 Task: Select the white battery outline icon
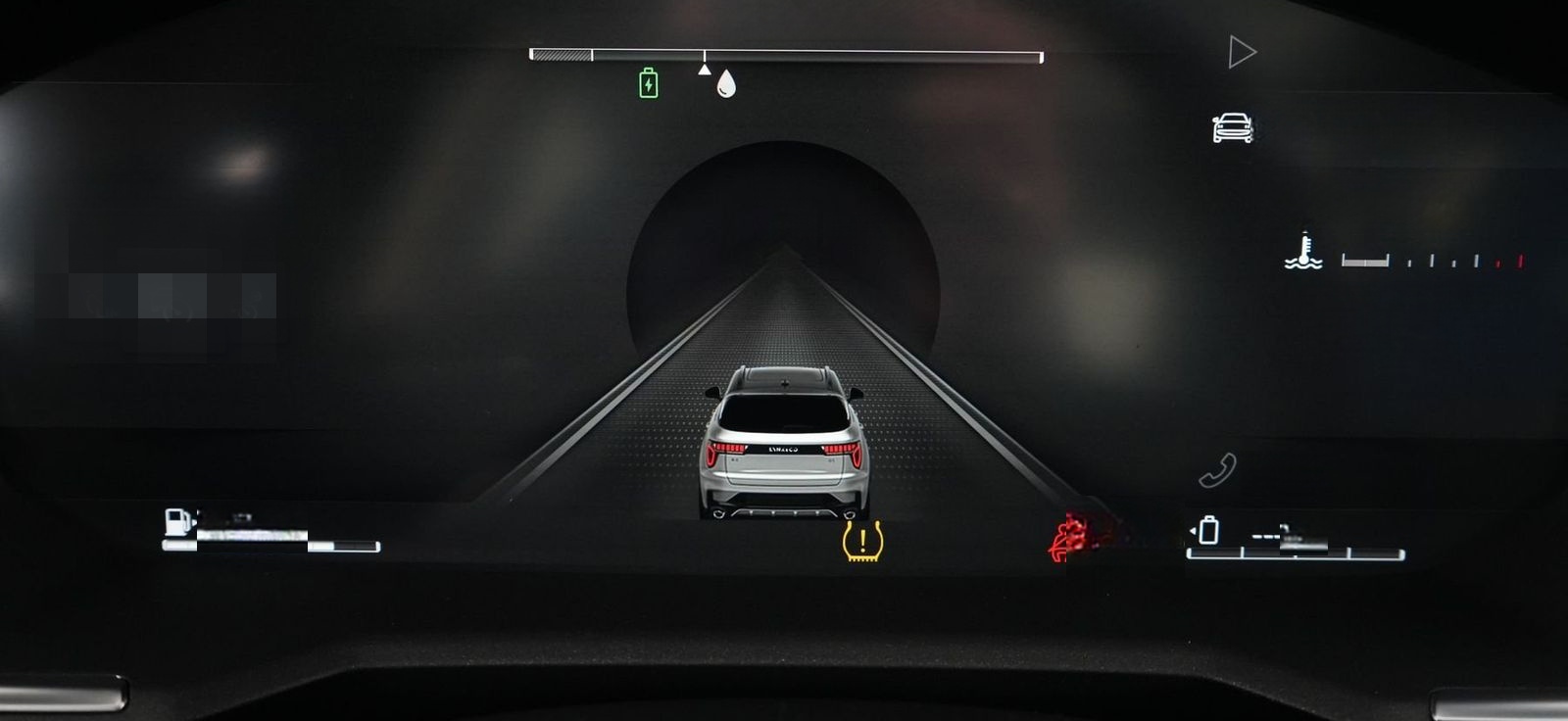[x=1209, y=530]
